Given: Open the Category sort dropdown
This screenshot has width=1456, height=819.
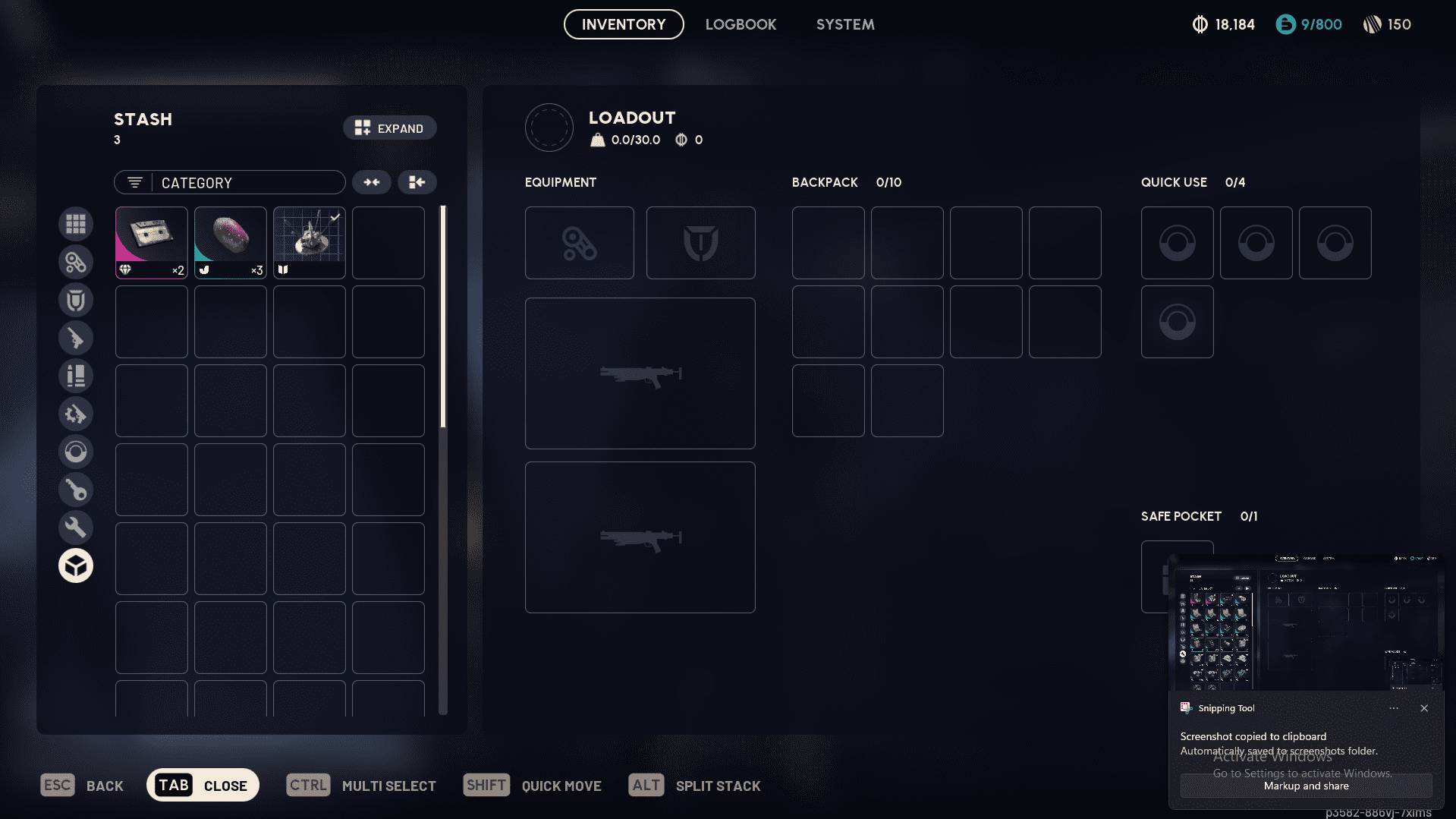Looking at the screenshot, I should (229, 182).
